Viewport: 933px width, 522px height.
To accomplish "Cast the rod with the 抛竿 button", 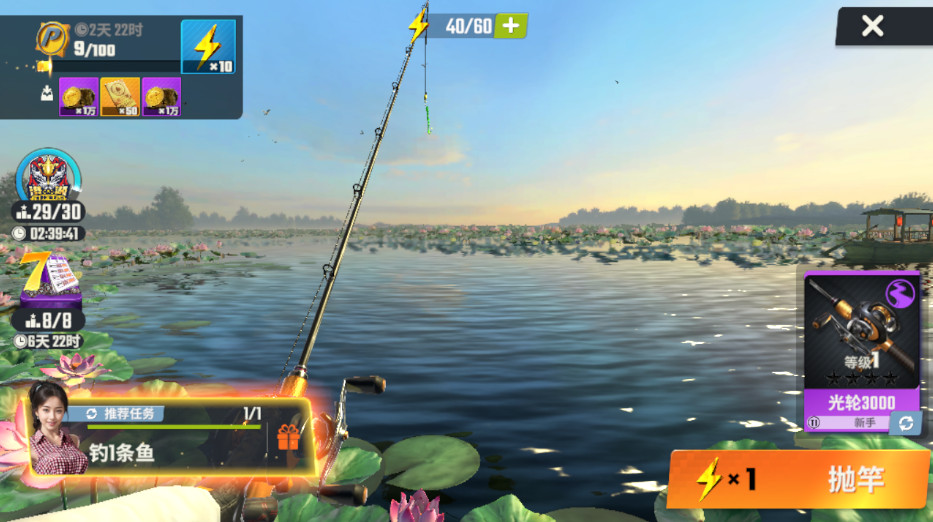I will tap(800, 479).
